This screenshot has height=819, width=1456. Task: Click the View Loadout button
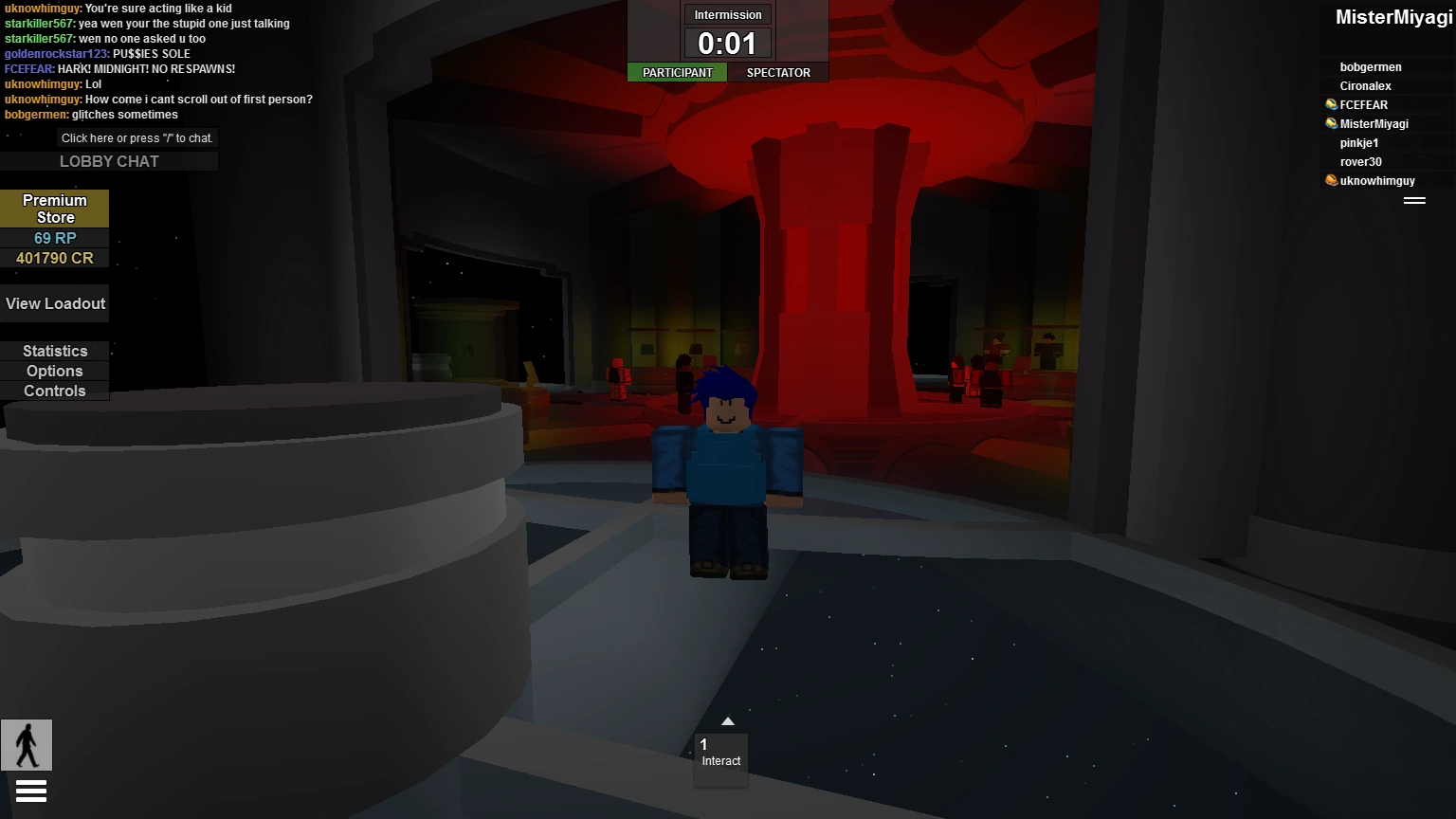54,303
